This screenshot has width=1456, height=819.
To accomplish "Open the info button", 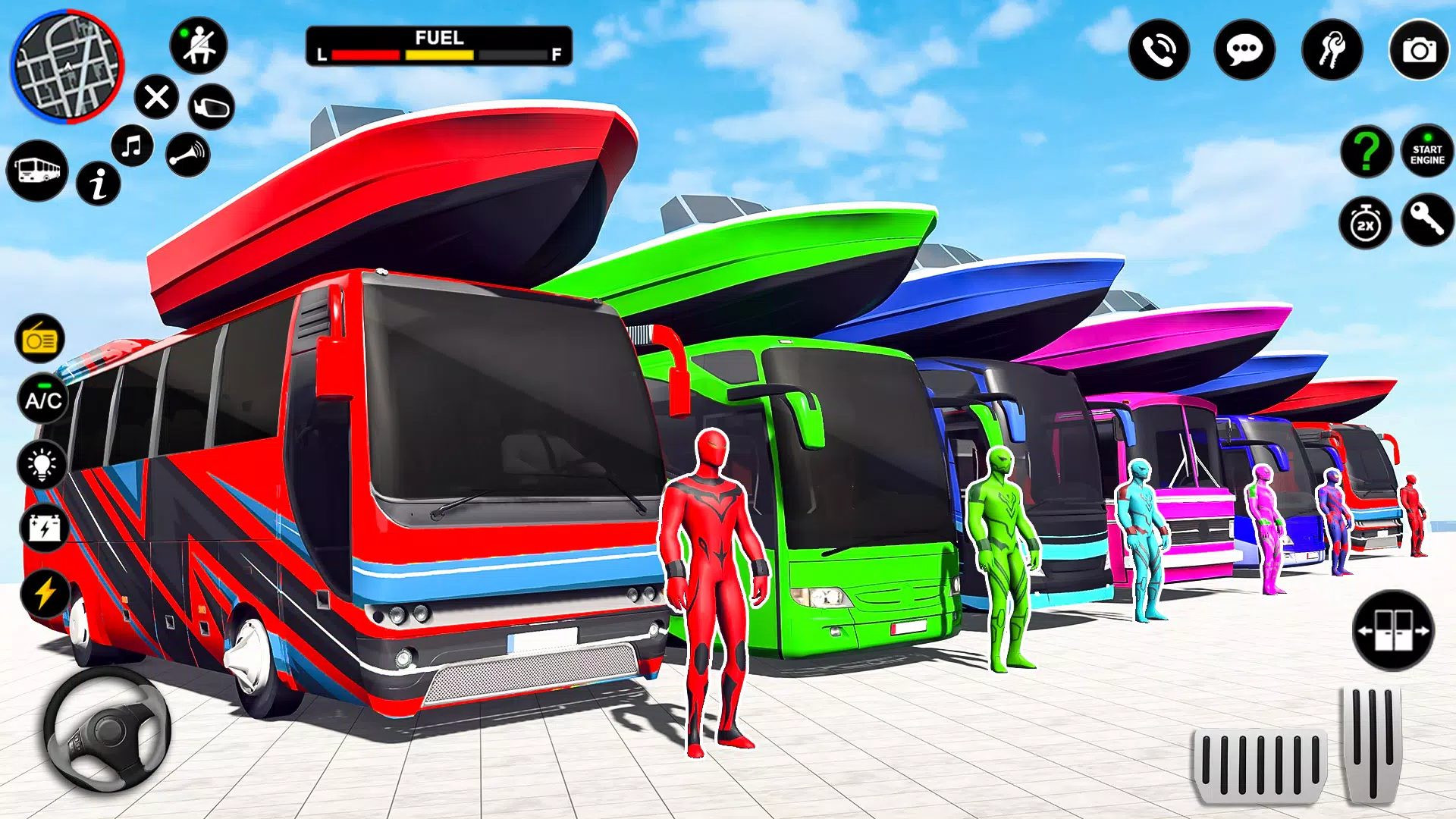I will click(x=99, y=184).
